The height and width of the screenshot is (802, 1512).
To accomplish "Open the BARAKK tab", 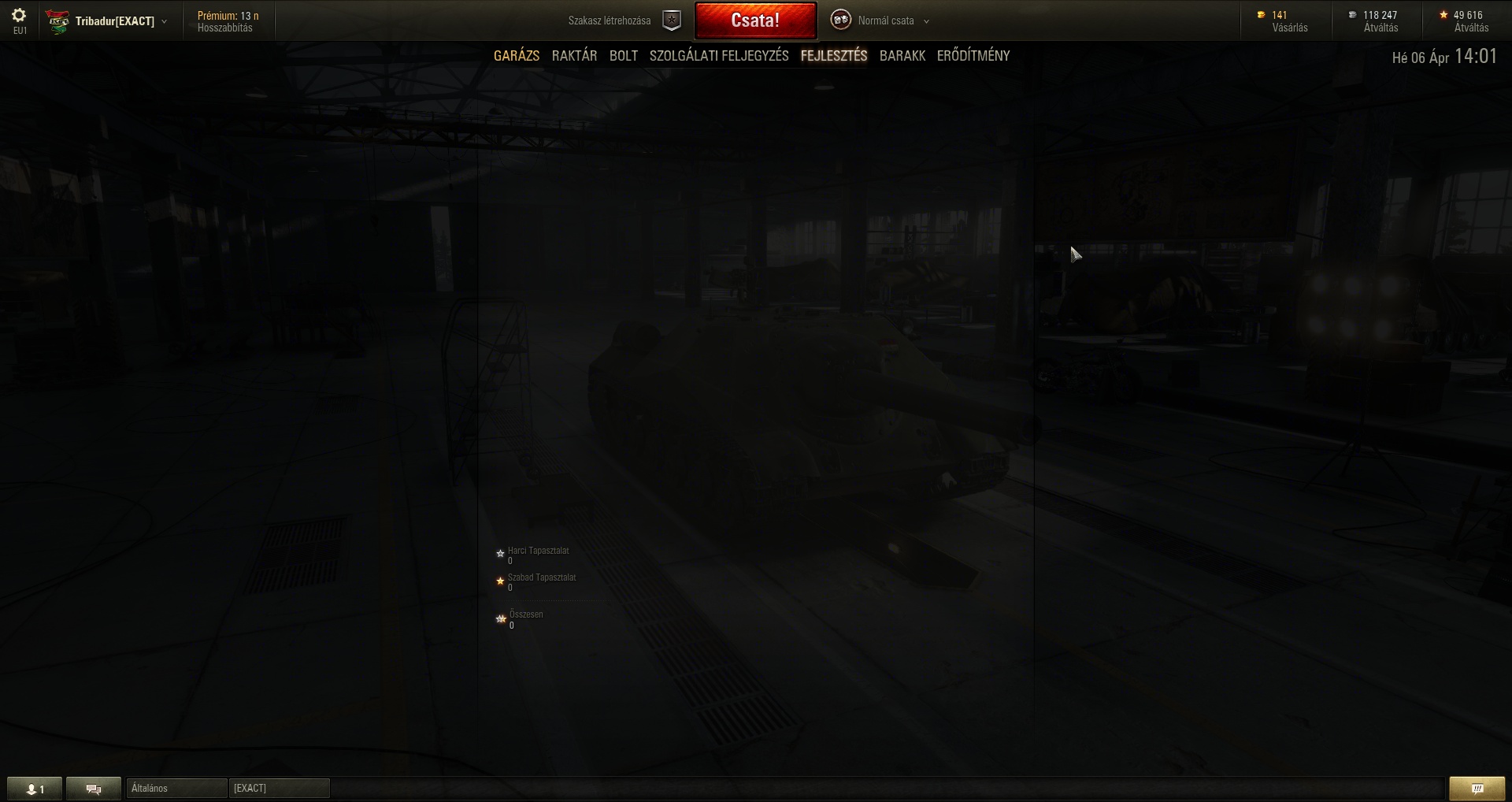I will (x=902, y=56).
